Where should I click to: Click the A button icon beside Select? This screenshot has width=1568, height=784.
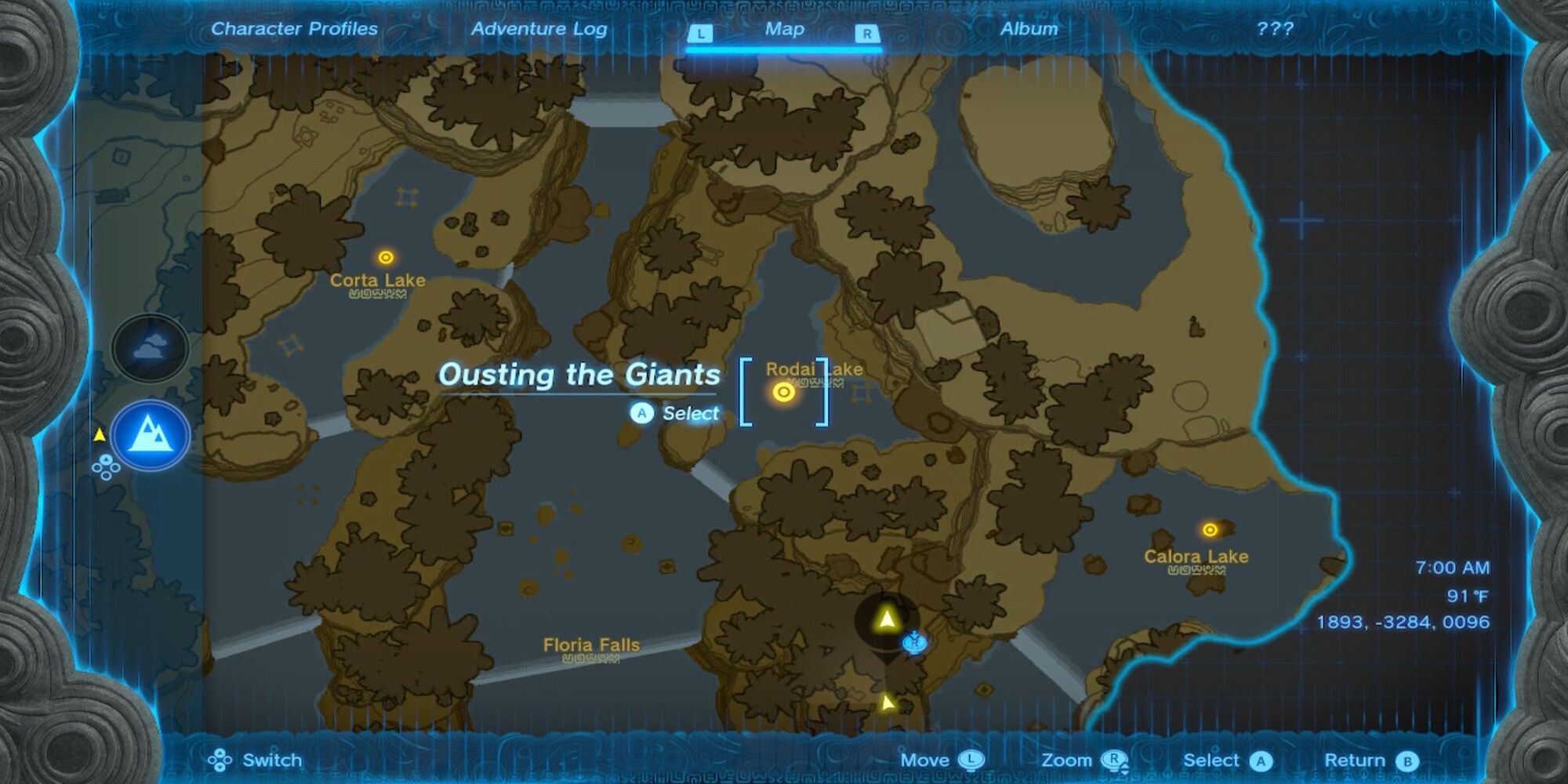coord(1261,760)
